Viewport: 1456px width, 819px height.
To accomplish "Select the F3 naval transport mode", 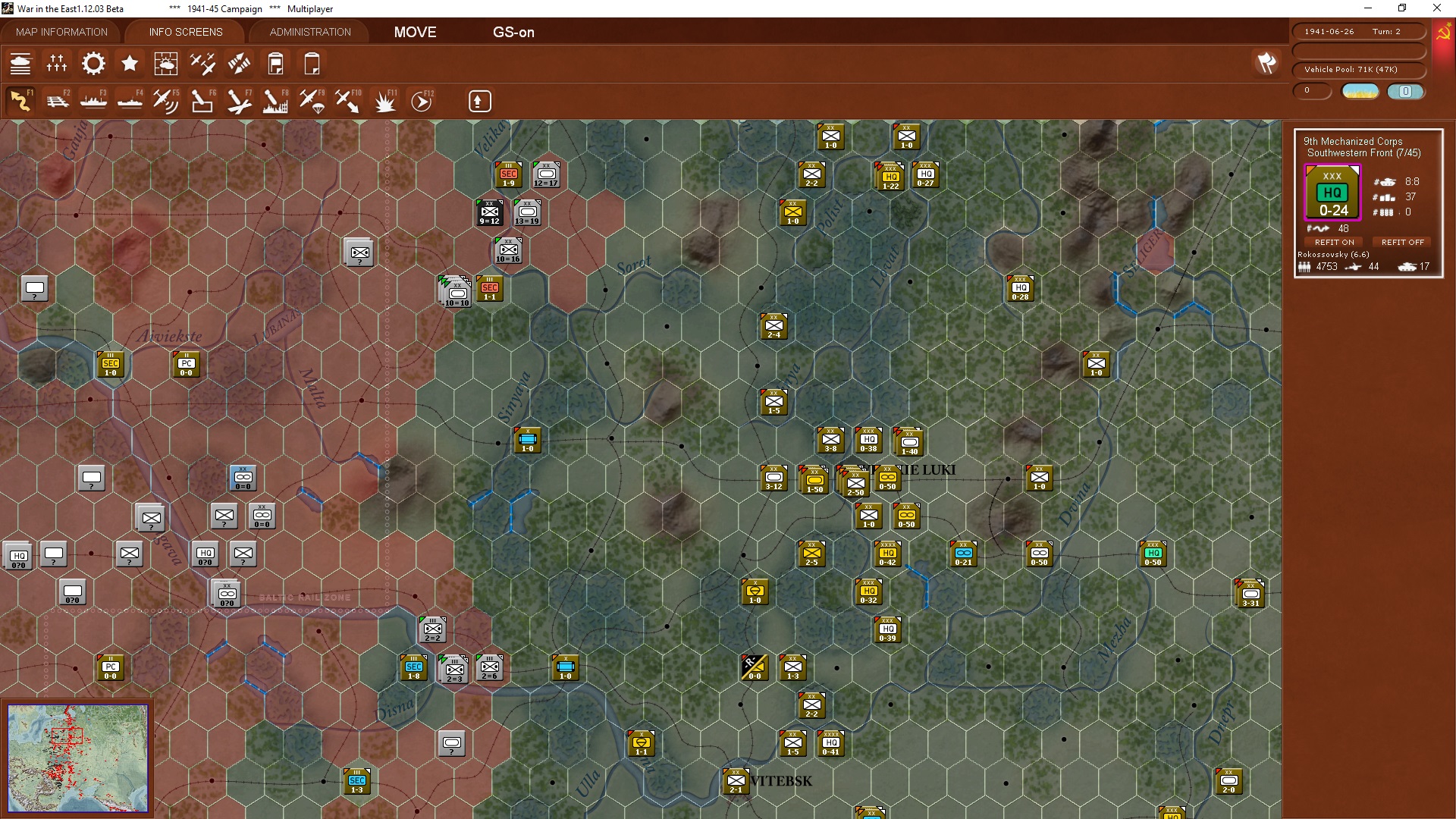I will pos(93,100).
